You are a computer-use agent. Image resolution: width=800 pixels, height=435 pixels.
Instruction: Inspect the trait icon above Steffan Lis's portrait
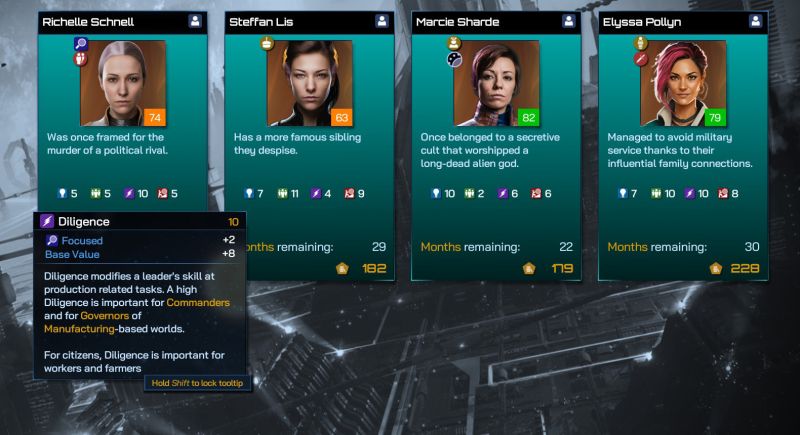coord(267,44)
